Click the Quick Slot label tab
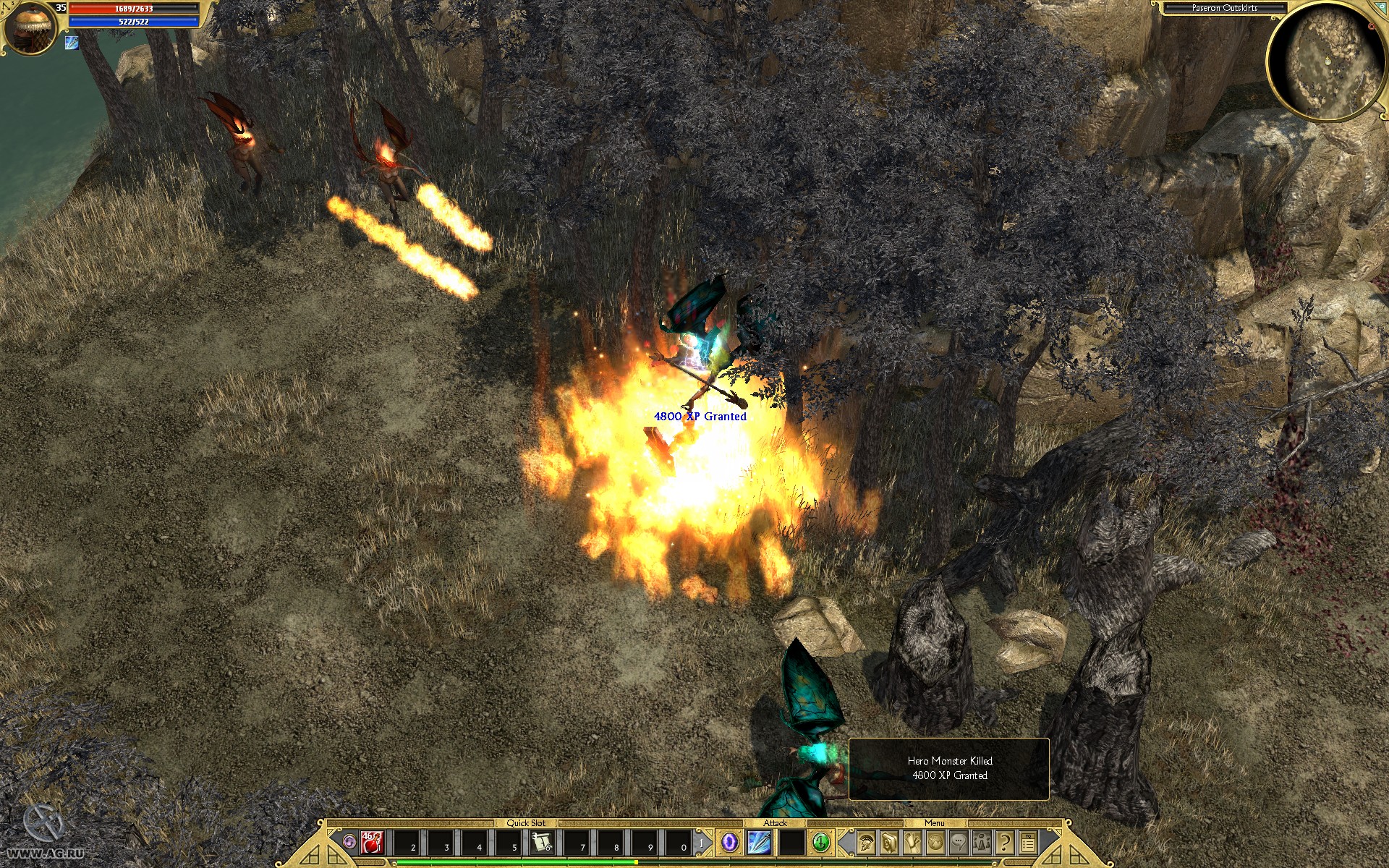 527,822
